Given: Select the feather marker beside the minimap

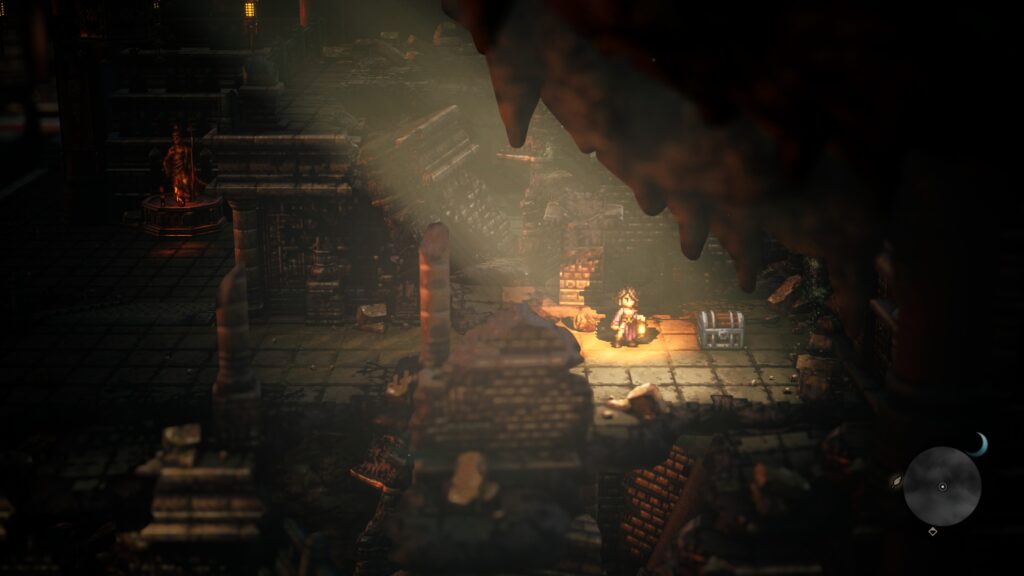Looking at the screenshot, I should pyautogui.click(x=896, y=481).
